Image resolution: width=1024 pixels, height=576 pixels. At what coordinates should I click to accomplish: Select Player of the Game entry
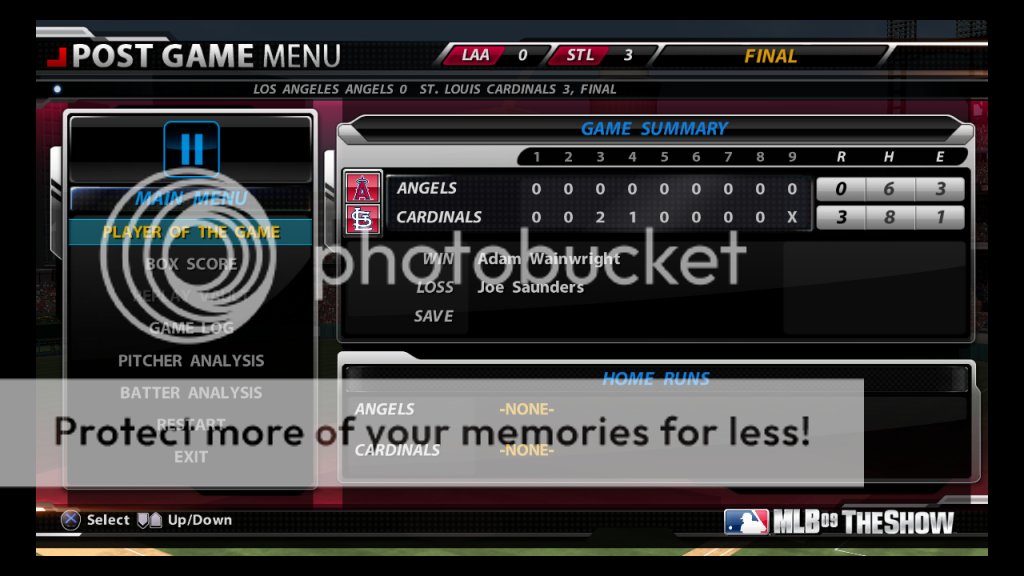point(191,232)
